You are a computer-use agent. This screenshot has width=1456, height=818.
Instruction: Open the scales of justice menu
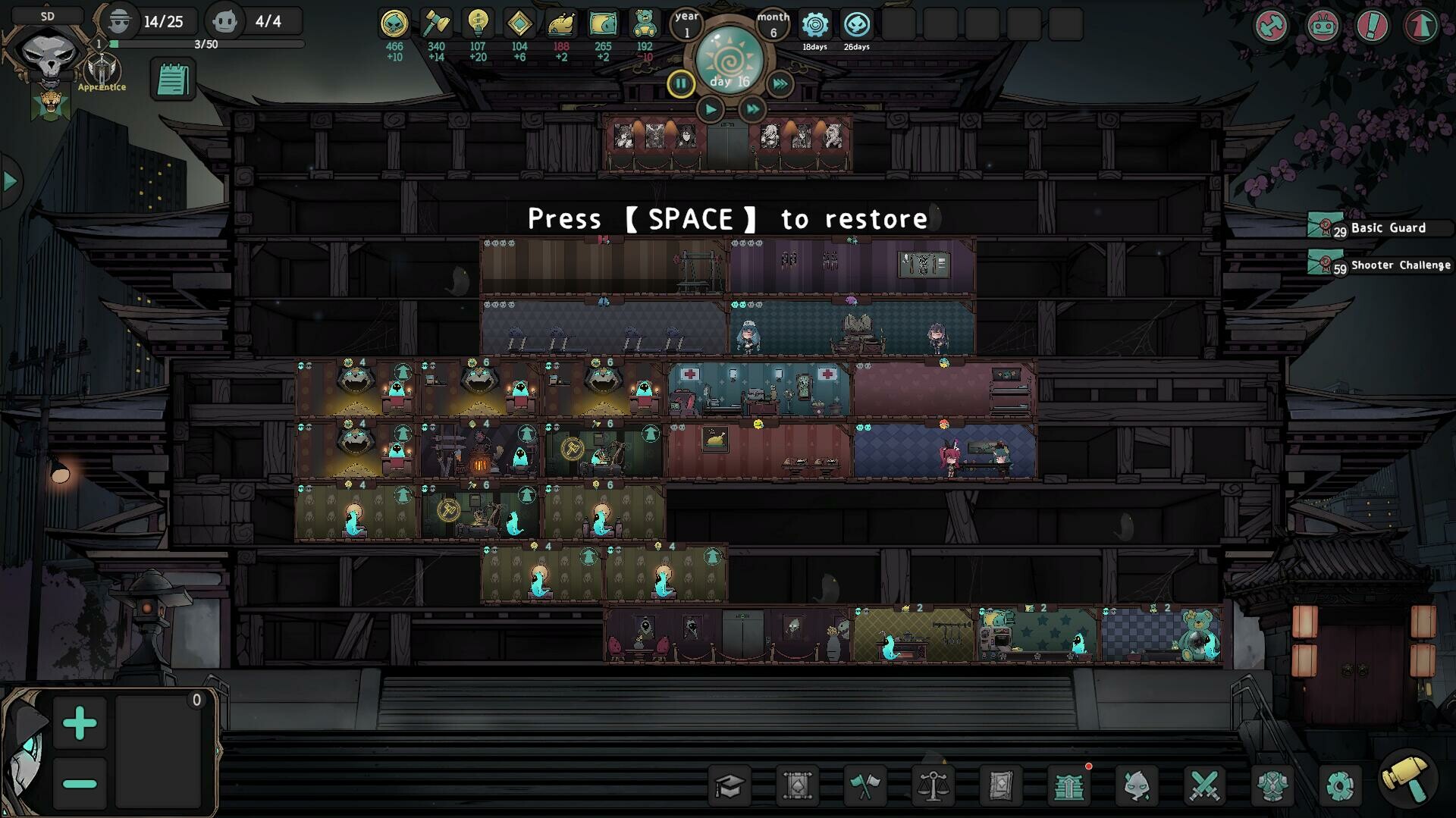(x=932, y=785)
